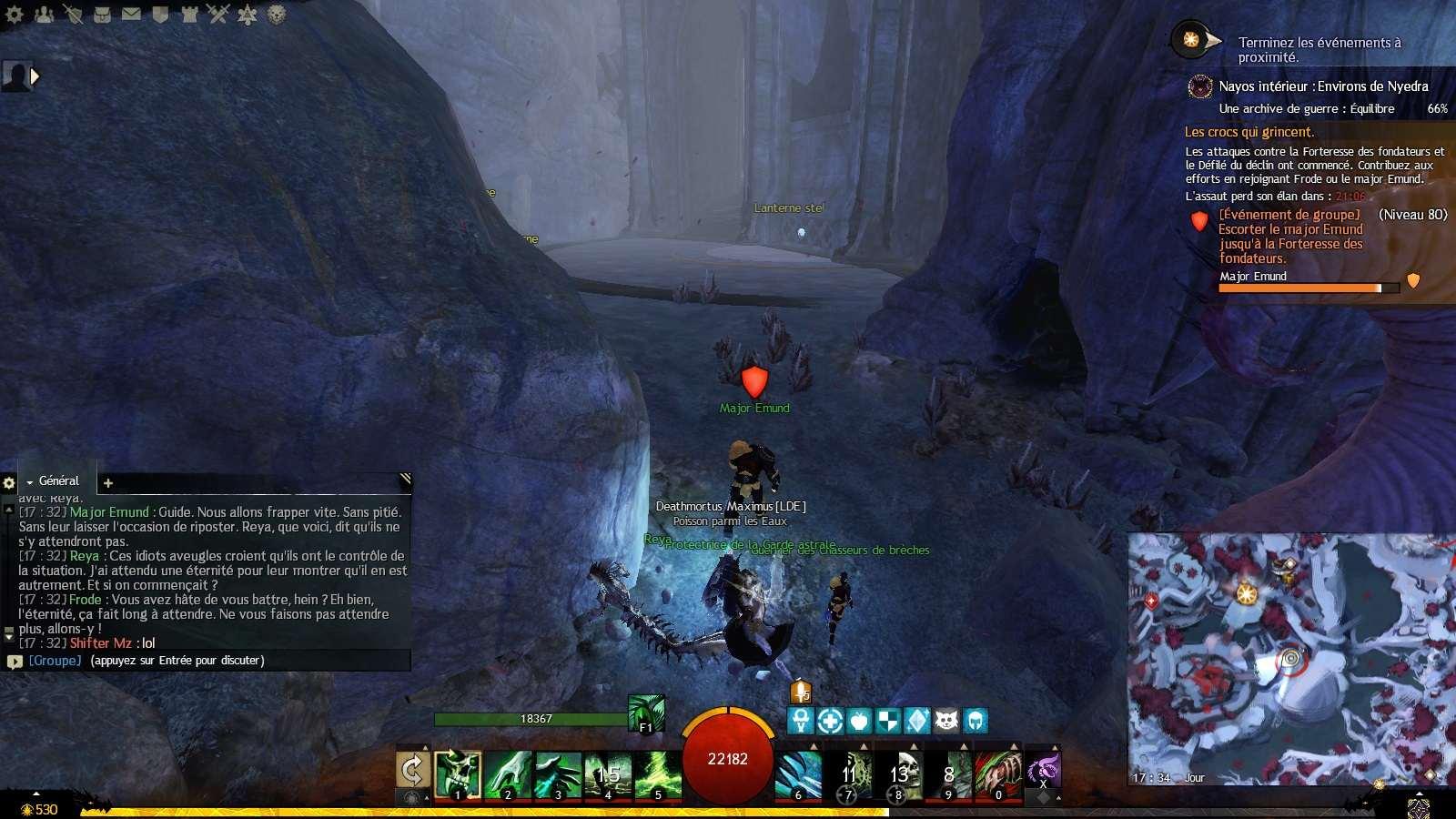The width and height of the screenshot is (1456, 819).
Task: Activate the red claw elite skill
Action: (x=998, y=774)
